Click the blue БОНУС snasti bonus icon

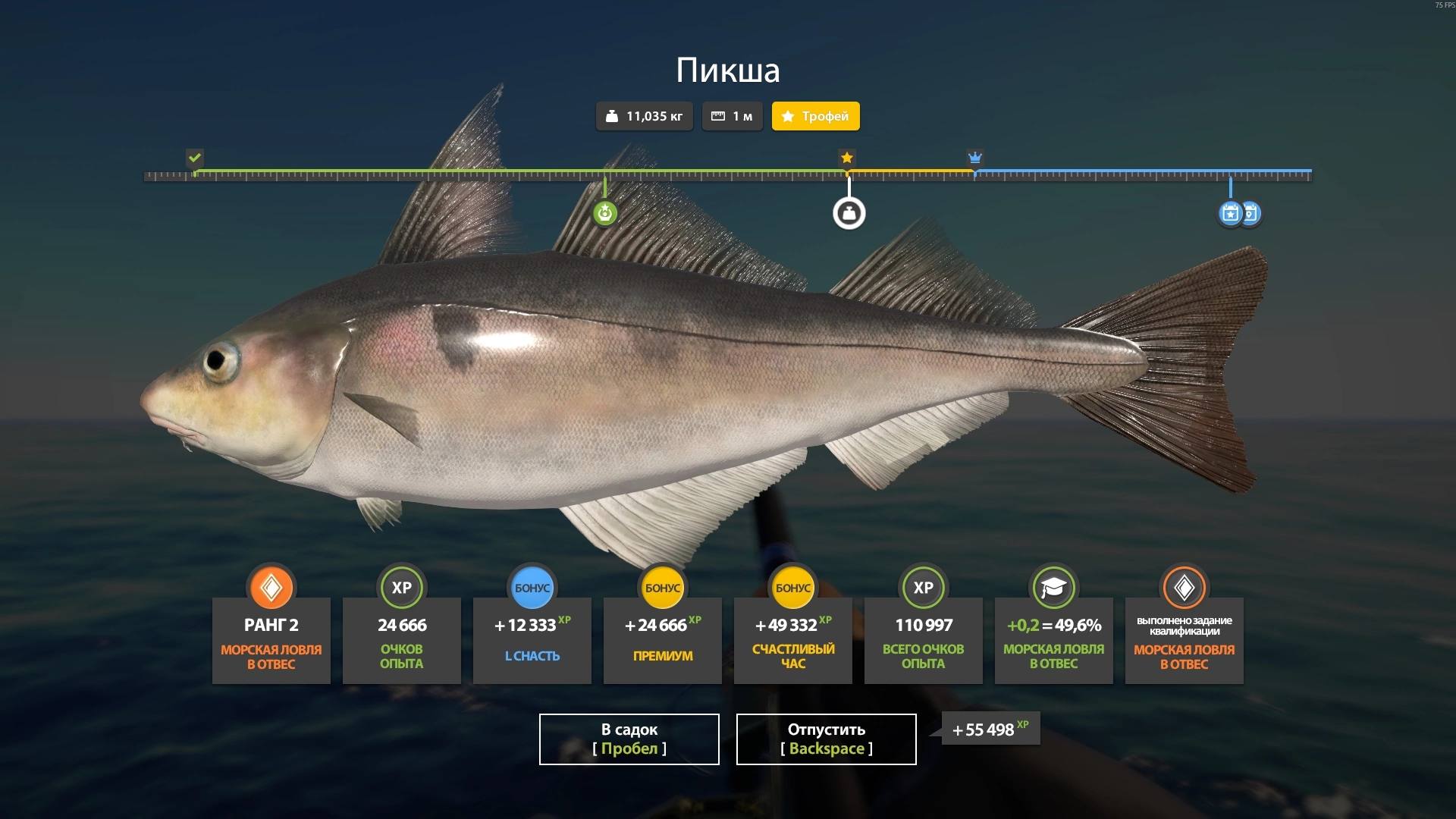click(x=532, y=587)
